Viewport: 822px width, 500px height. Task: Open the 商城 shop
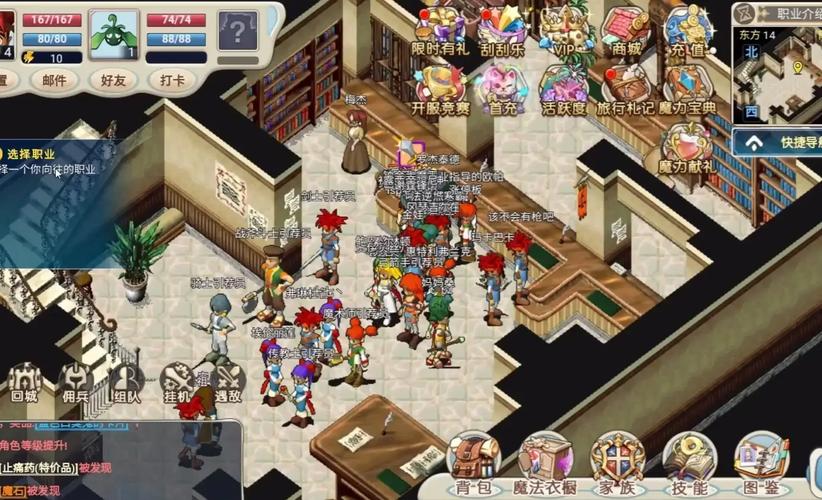(x=626, y=30)
